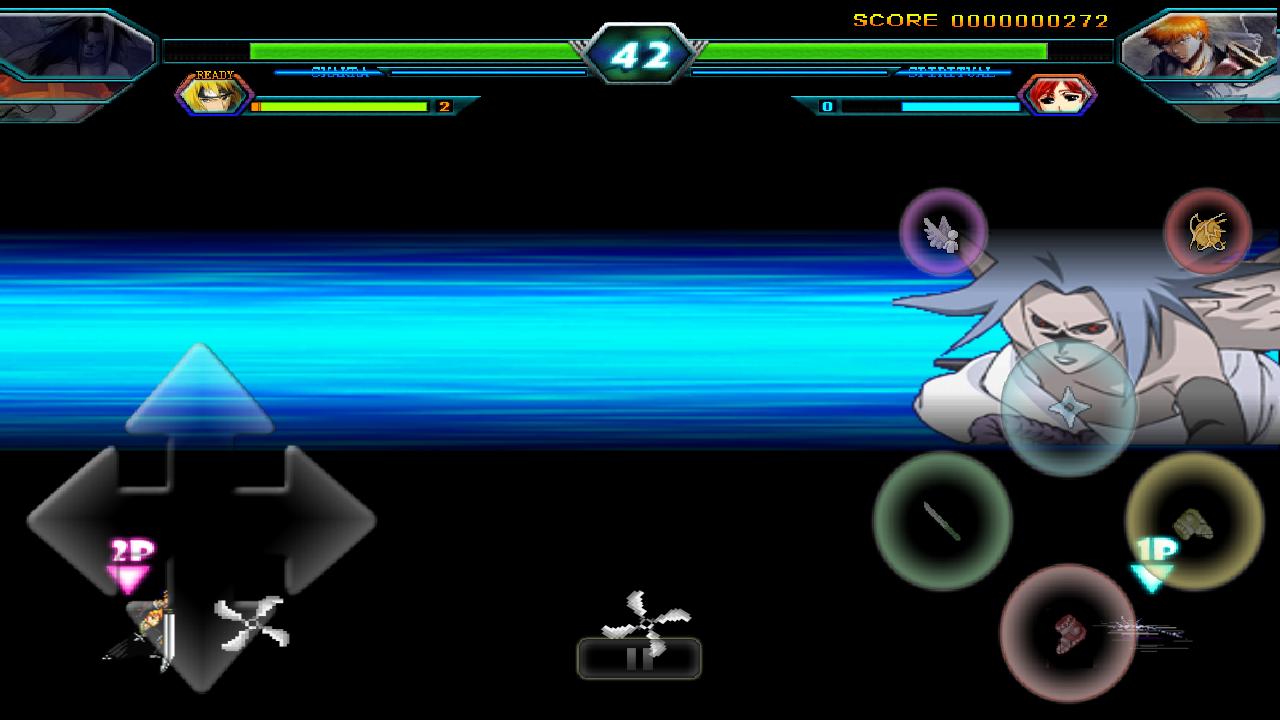Image resolution: width=1280 pixels, height=720 pixels.
Task: Tap the red-haired ally portrait near the SPIRITUAL bar
Action: pyautogui.click(x=1060, y=96)
